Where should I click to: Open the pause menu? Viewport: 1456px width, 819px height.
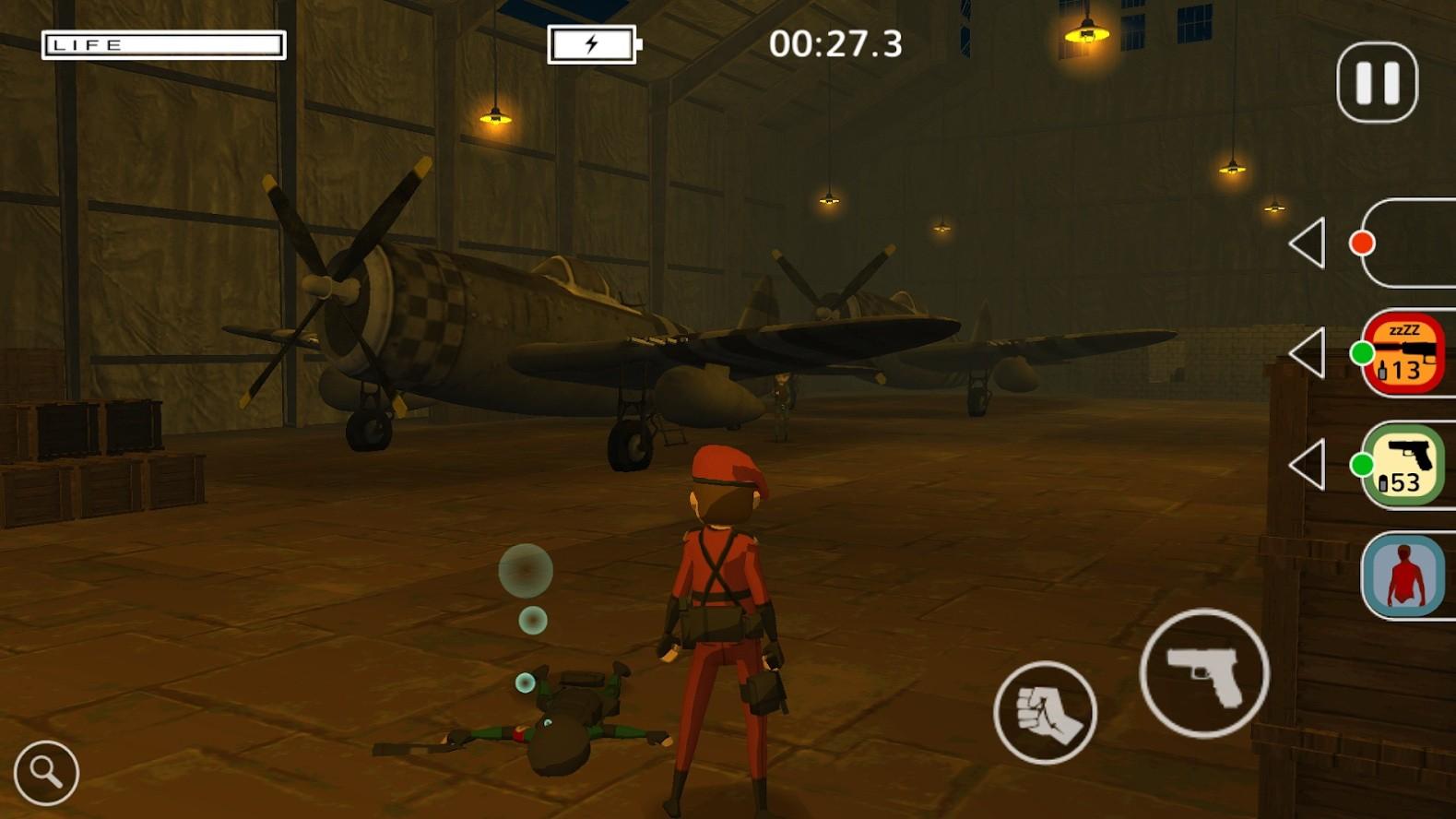point(1376,81)
